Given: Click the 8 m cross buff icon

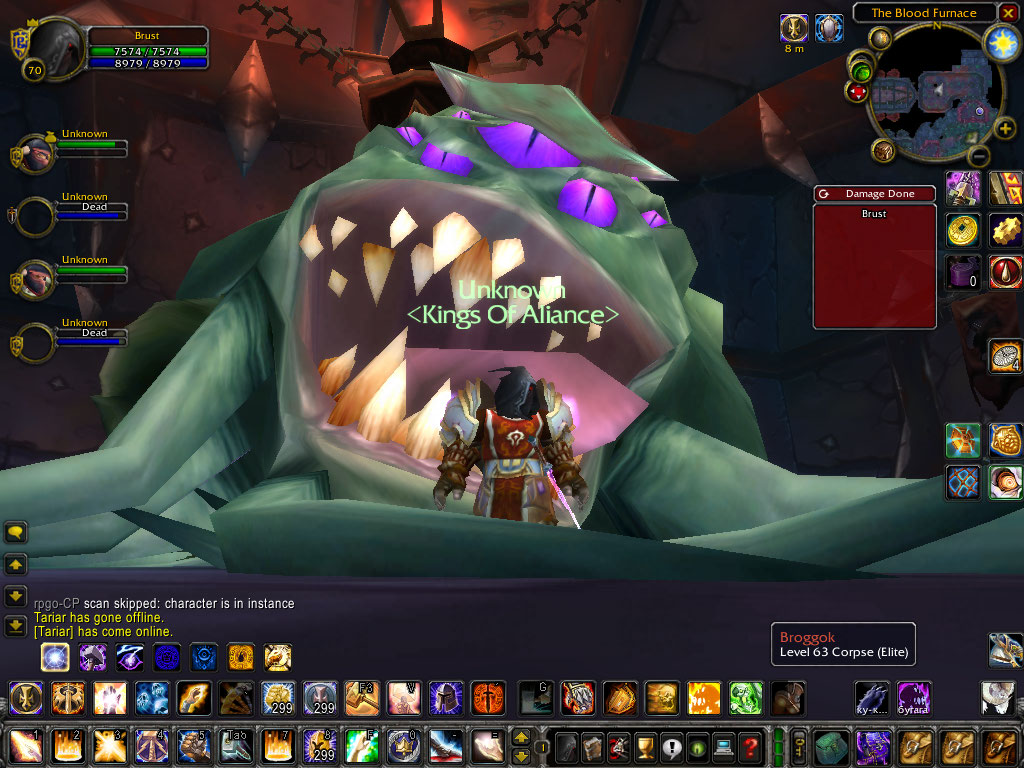Looking at the screenshot, I should (794, 28).
